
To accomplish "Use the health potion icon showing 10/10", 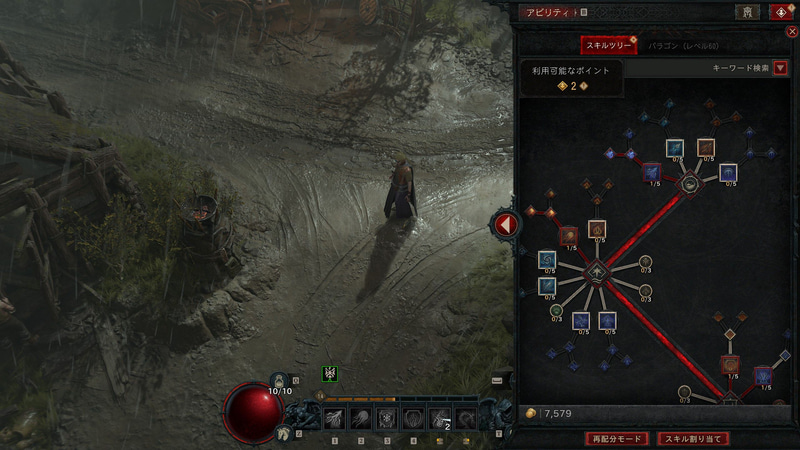I will 280,380.
